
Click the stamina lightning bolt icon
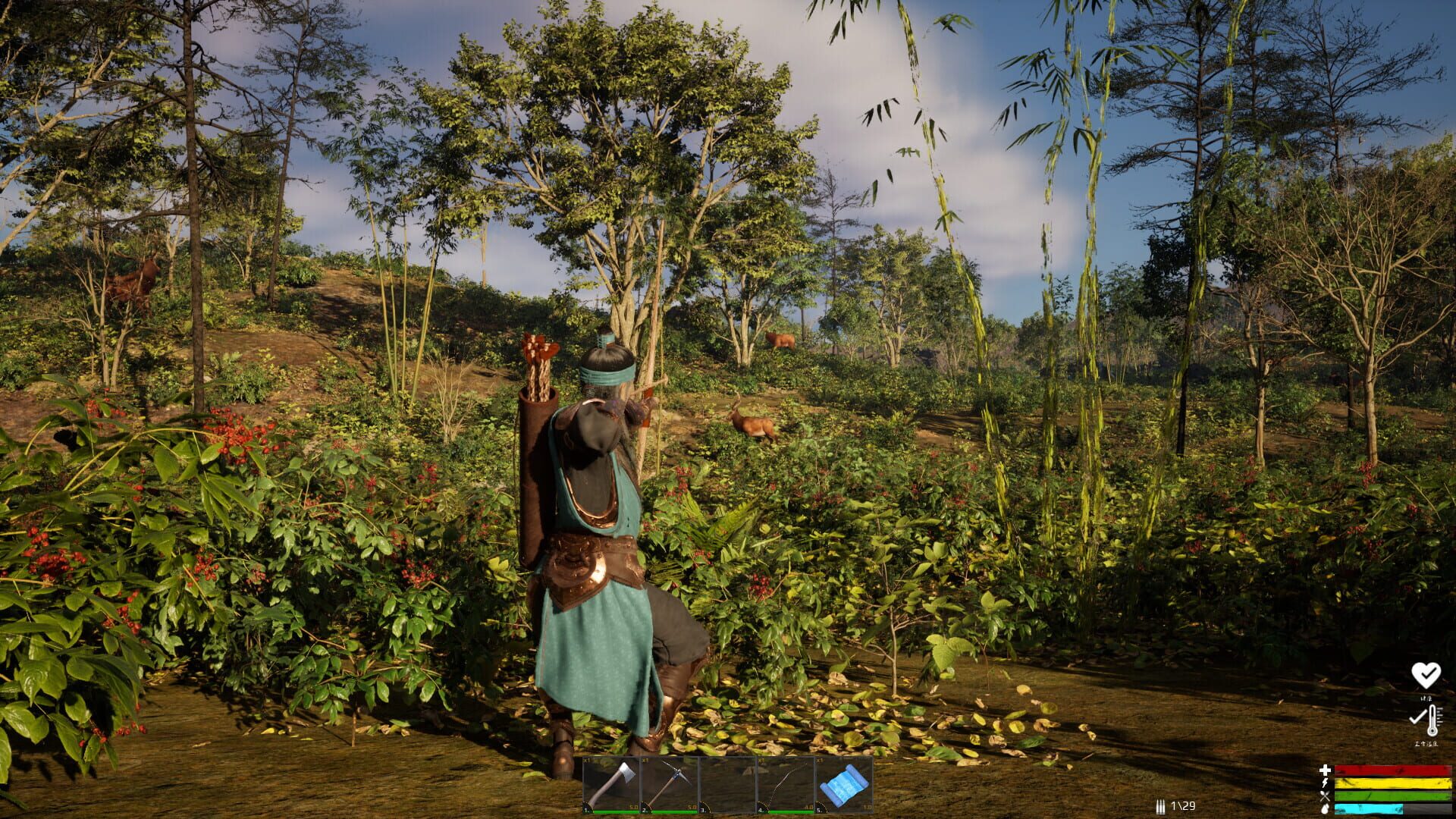[x=1324, y=783]
